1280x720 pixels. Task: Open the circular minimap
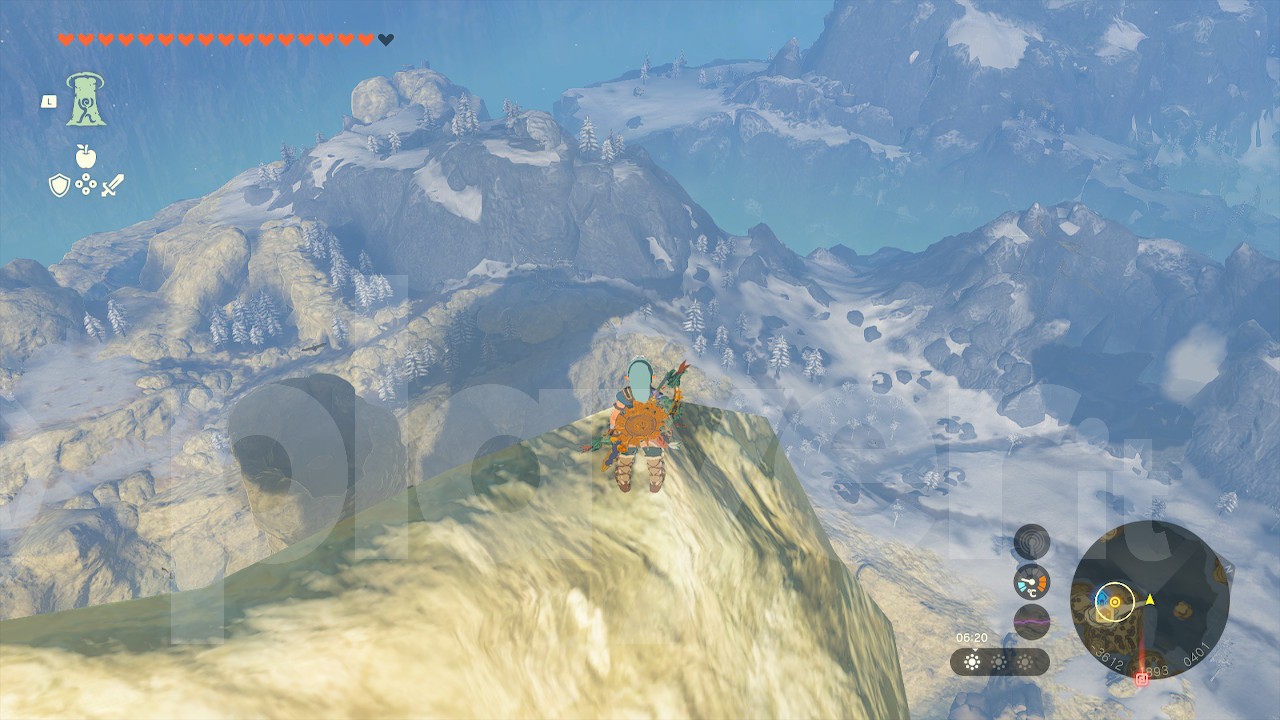[x=1136, y=599]
